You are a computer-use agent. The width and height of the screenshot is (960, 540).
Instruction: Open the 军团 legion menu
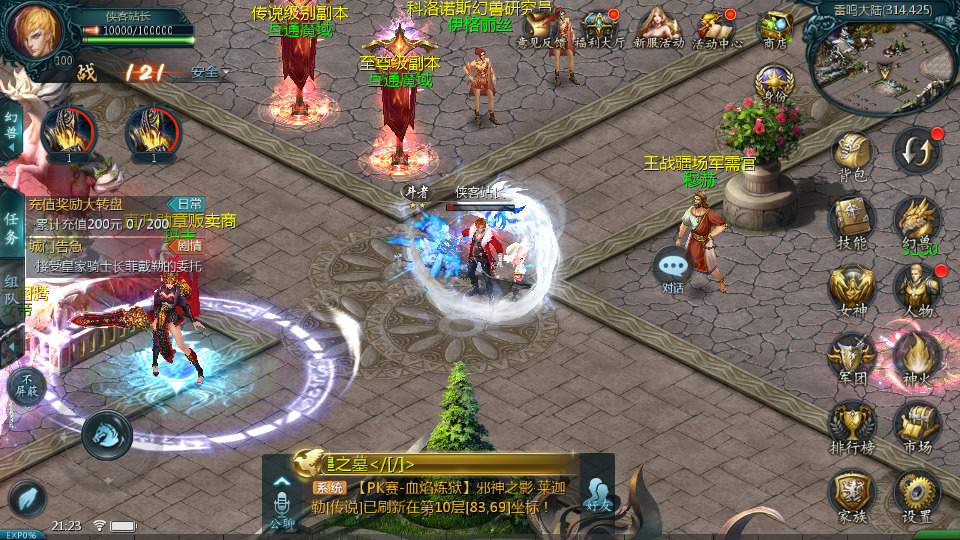pyautogui.click(x=852, y=355)
